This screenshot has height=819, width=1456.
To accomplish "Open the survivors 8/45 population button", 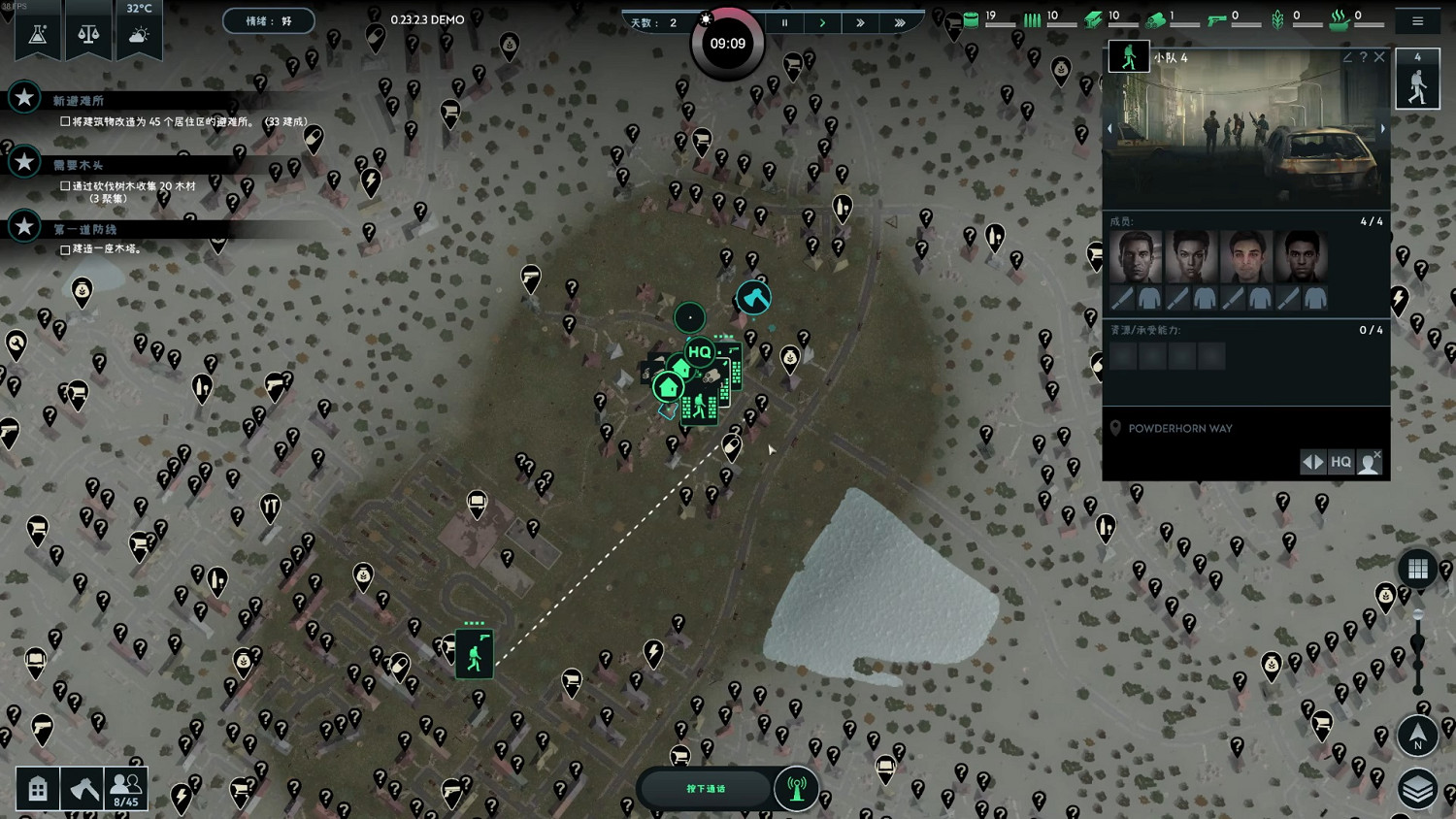I will 126,789.
